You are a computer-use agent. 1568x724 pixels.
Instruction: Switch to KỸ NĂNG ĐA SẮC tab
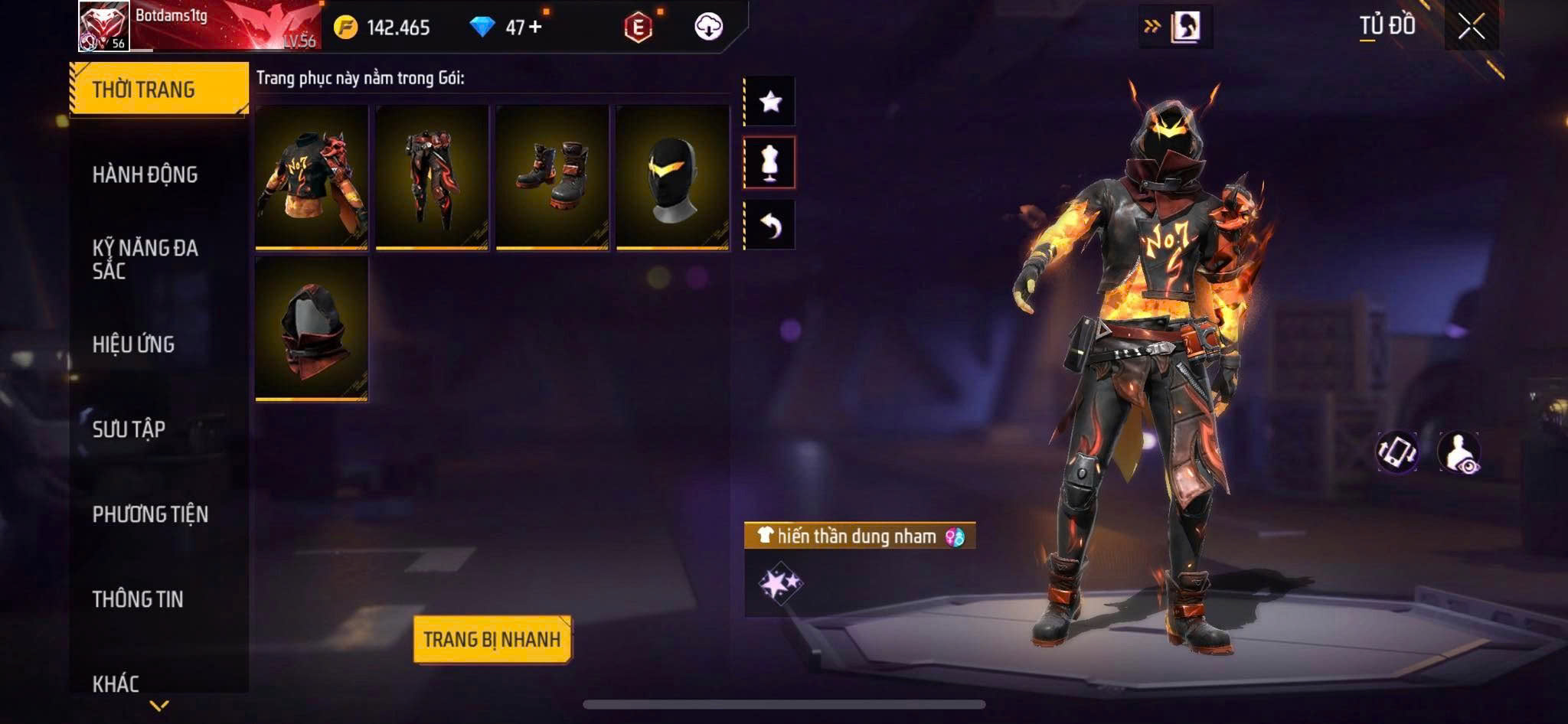point(145,259)
